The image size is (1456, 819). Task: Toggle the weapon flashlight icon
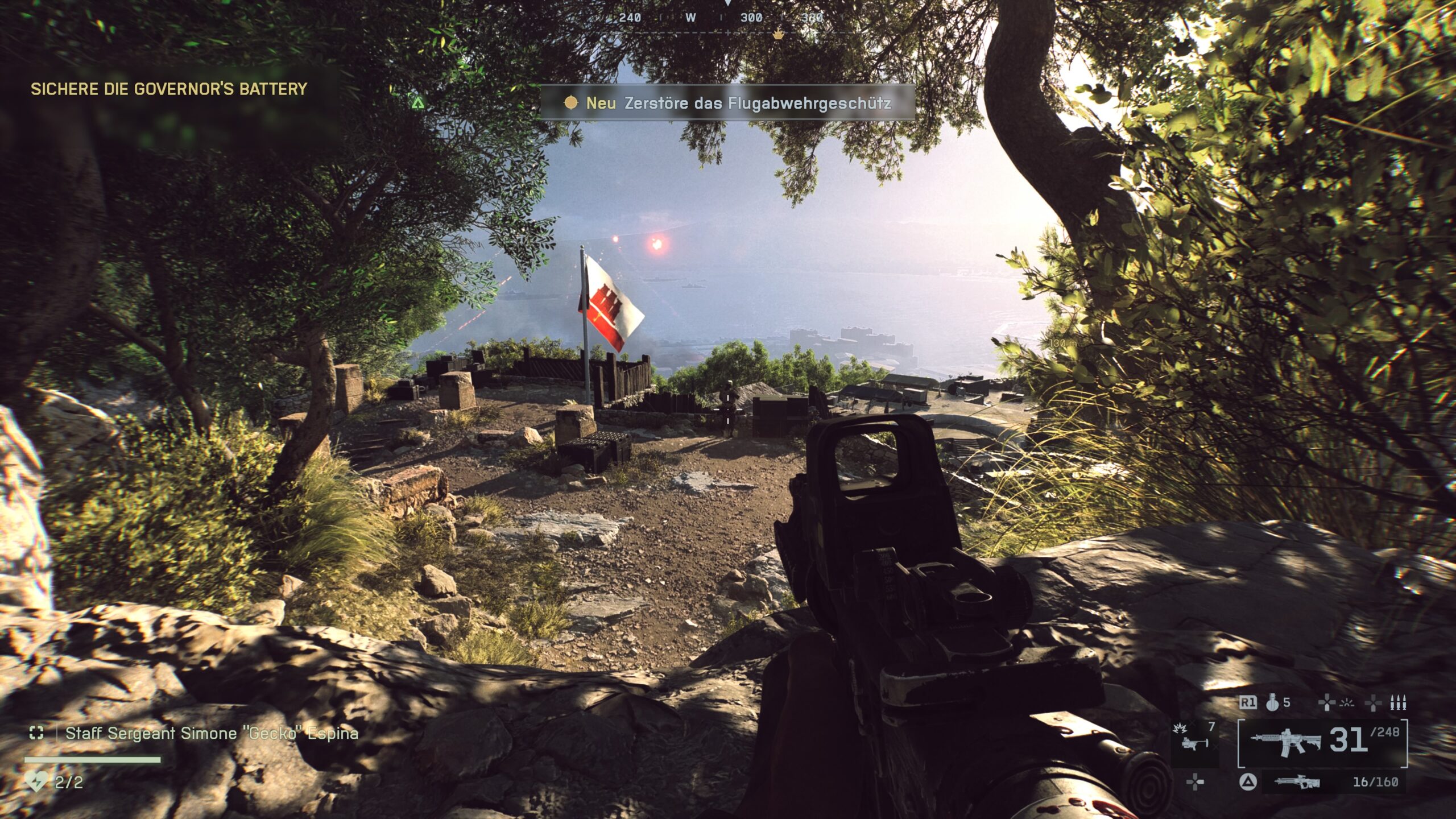click(x=1347, y=704)
